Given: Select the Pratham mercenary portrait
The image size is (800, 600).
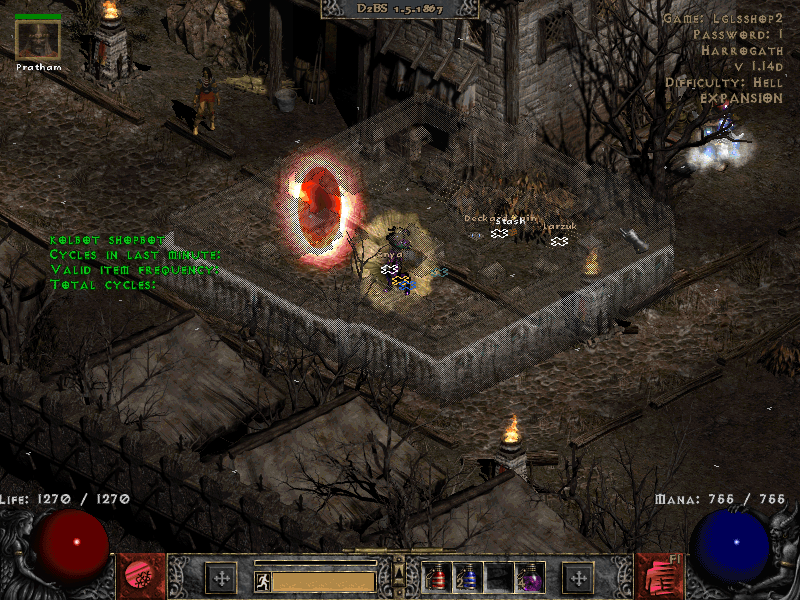Looking at the screenshot, I should (x=38, y=40).
